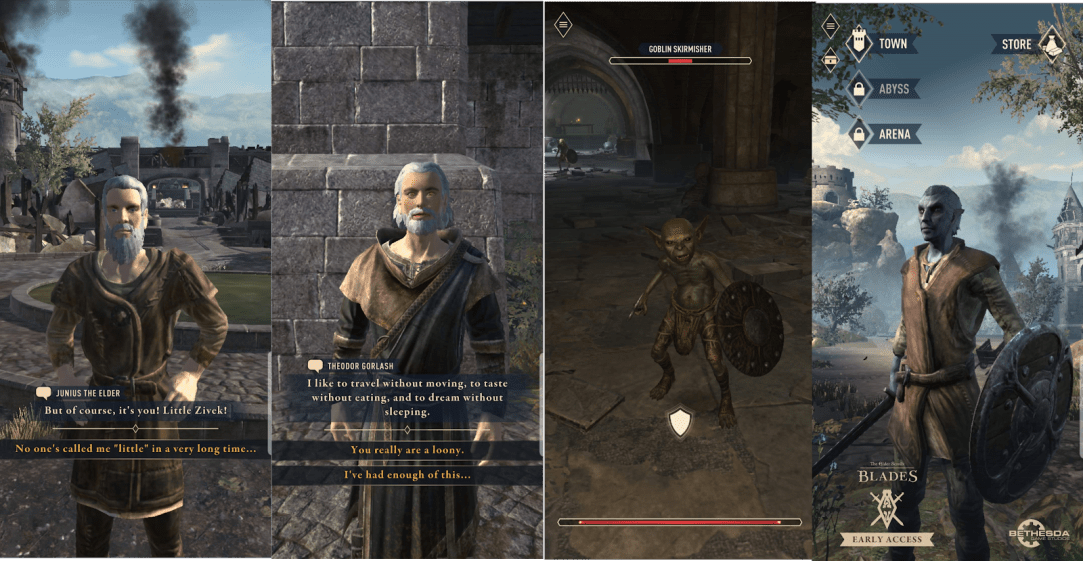1083x561 pixels.
Task: Select the locked Abyss mode
Action: (880, 89)
